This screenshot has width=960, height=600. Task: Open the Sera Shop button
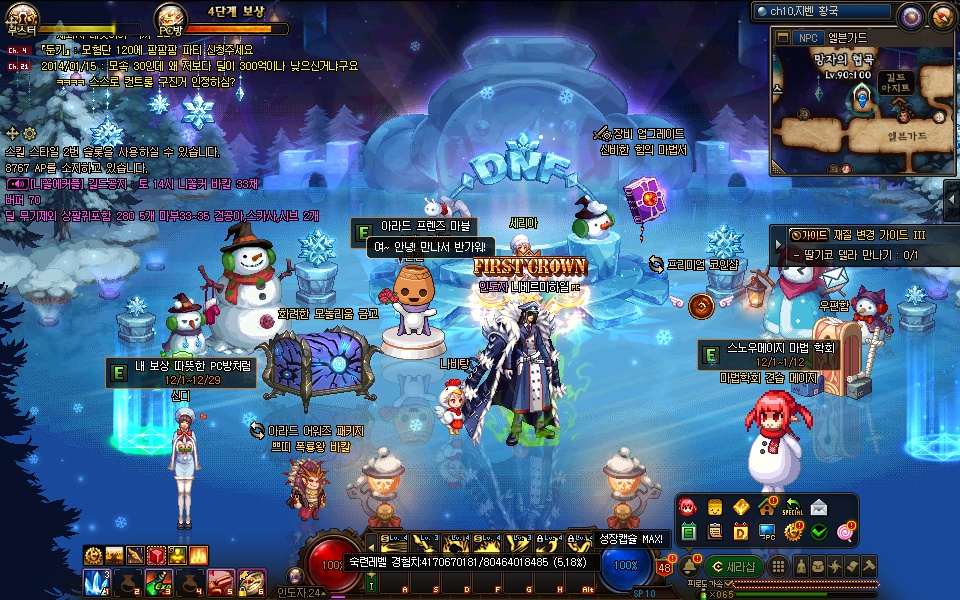(735, 566)
